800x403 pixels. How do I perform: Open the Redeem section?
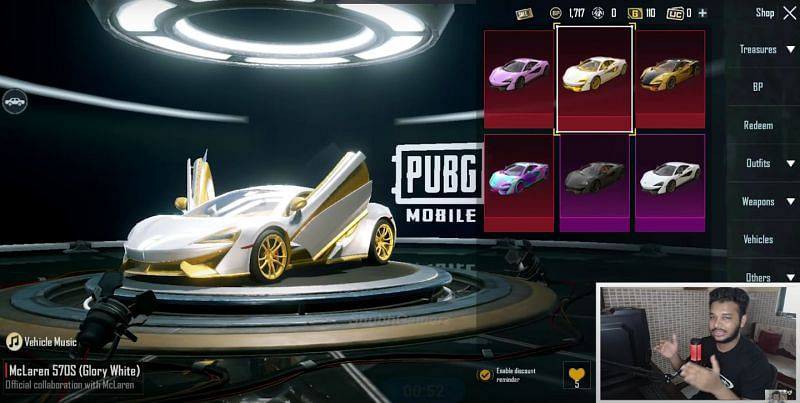pos(758,125)
